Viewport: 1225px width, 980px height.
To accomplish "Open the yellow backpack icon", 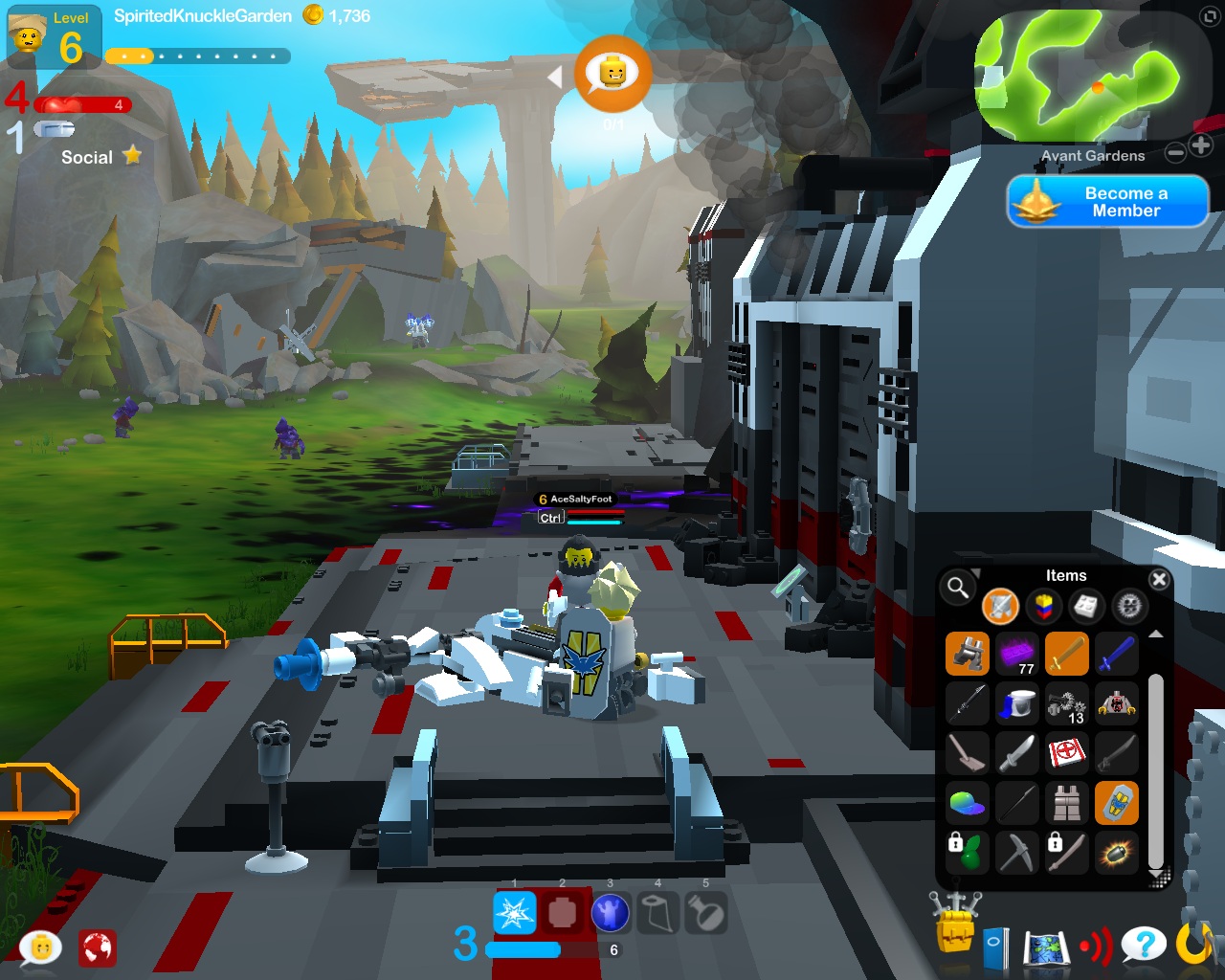I will click(955, 924).
